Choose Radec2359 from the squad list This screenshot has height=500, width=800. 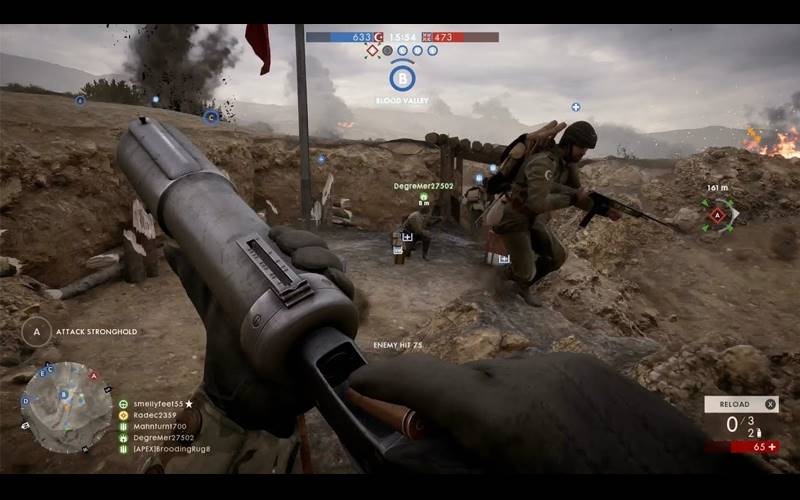(x=154, y=415)
